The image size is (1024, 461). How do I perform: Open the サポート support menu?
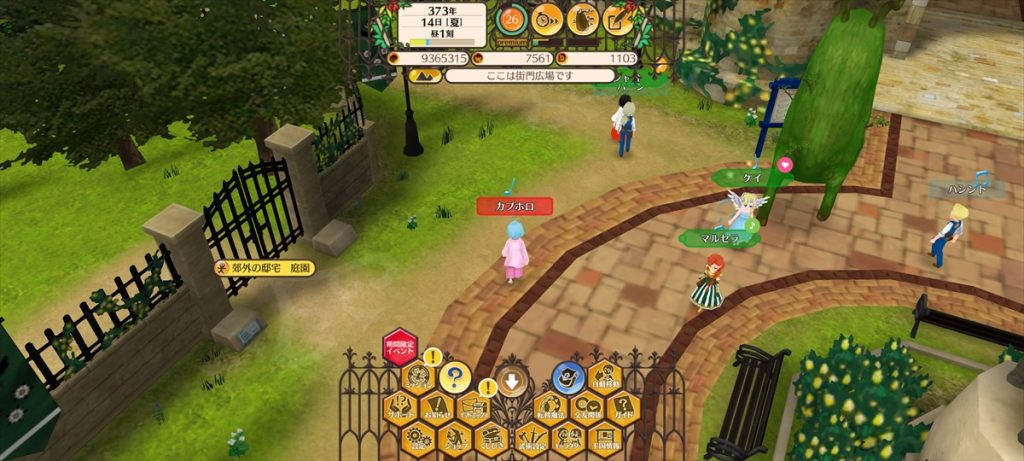[x=400, y=408]
